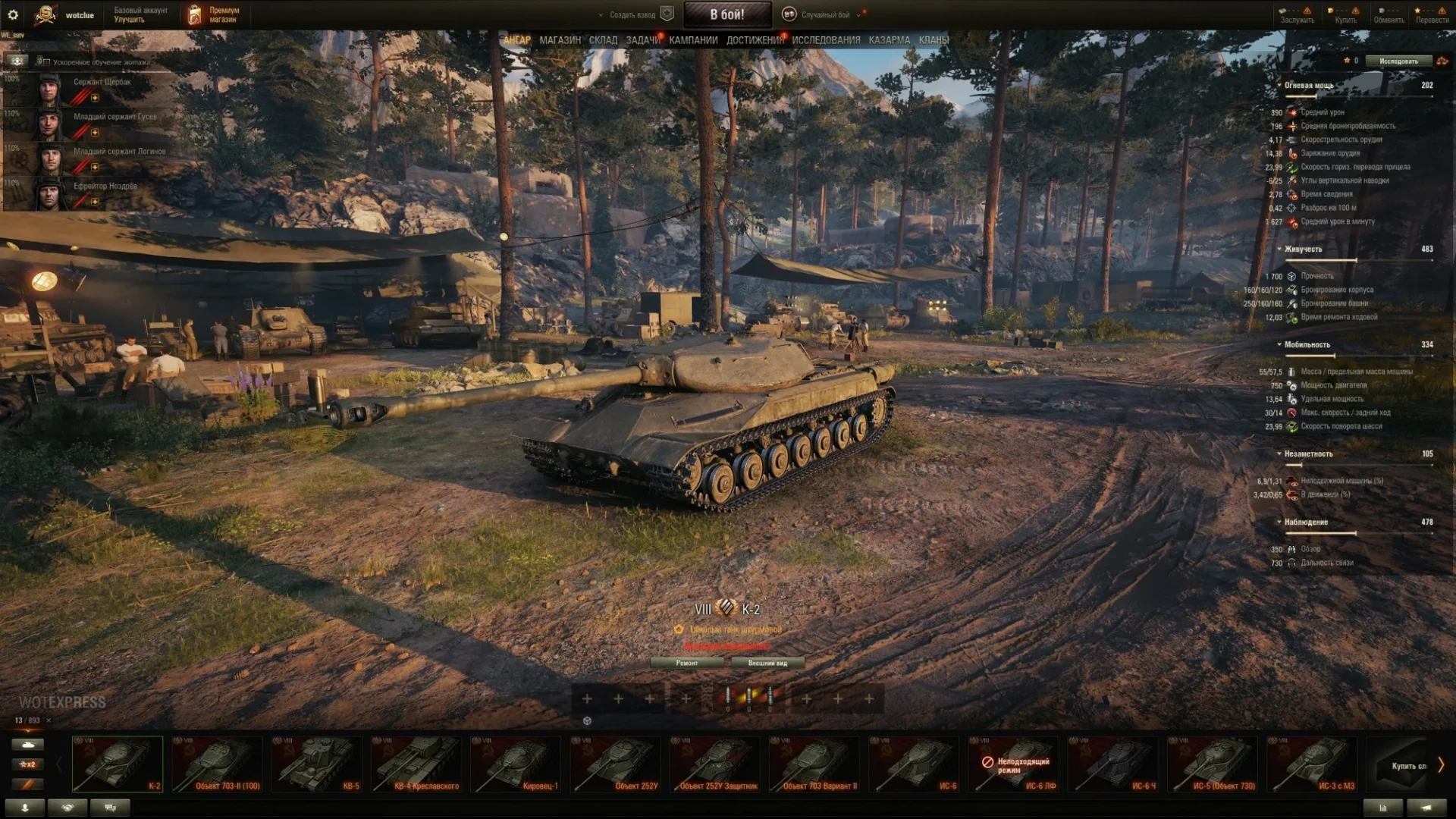Viewport: 1456px width, 819px height.
Task: Open the СКЛАД tab
Action: 603,40
